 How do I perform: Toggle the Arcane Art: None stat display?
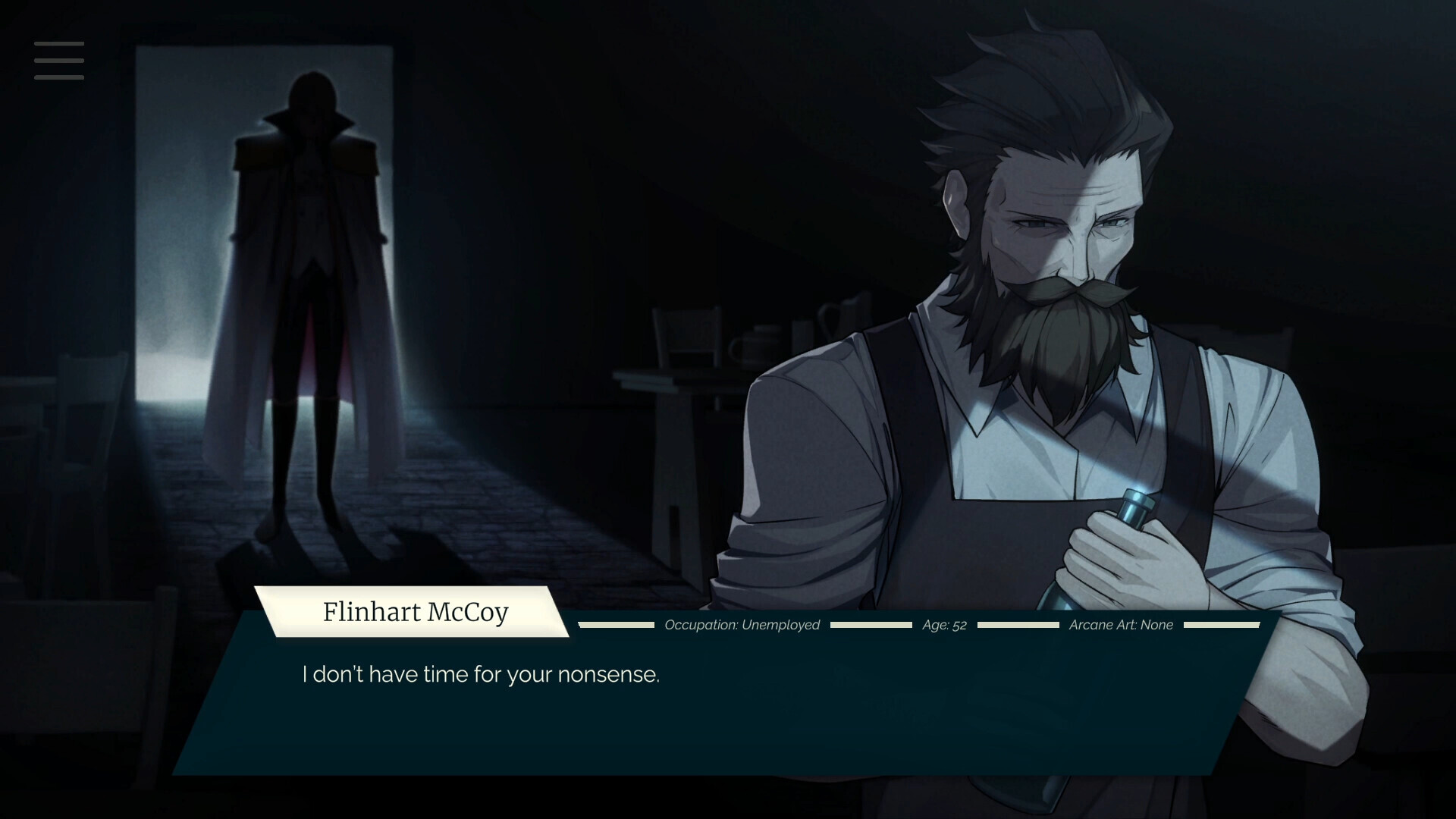click(1120, 625)
